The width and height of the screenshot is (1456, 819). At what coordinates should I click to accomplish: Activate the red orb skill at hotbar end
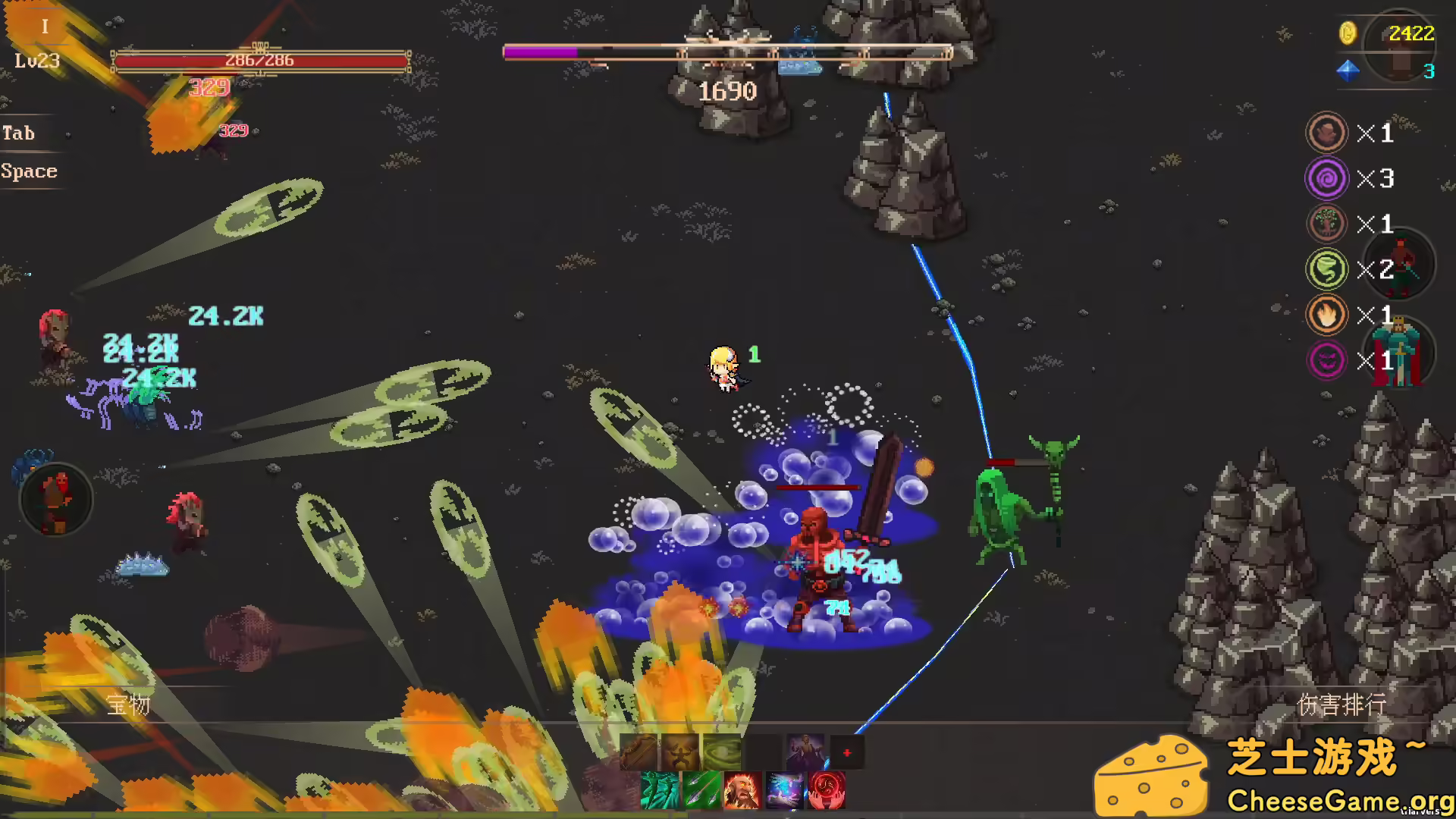click(825, 789)
